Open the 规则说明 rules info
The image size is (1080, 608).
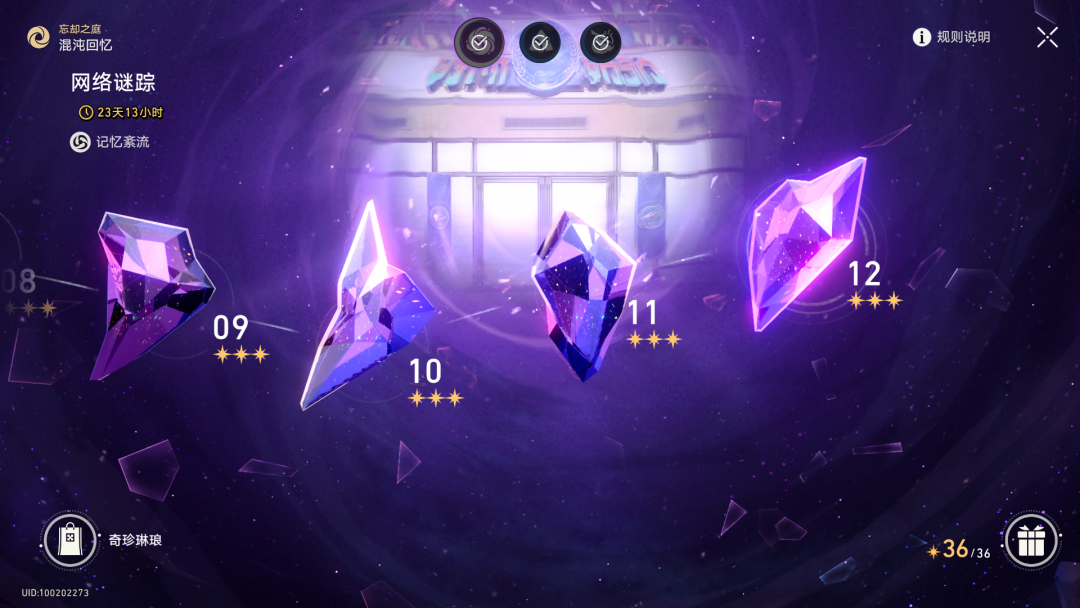pos(951,37)
